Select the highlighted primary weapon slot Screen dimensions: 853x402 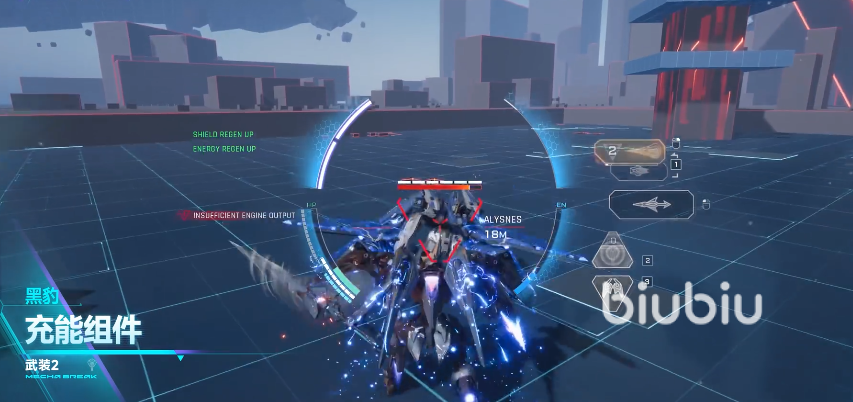click(x=630, y=151)
